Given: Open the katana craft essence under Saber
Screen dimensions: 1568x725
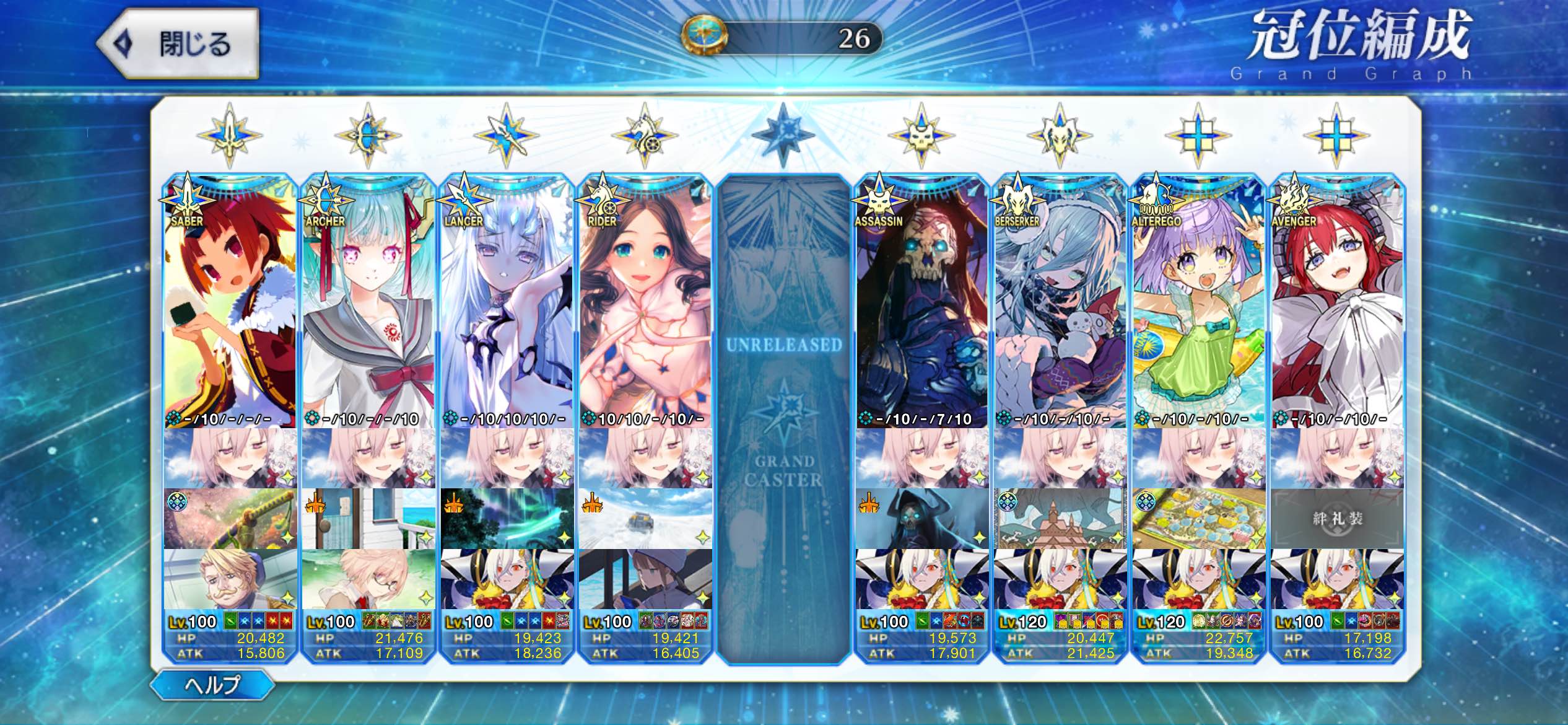Looking at the screenshot, I should [x=230, y=518].
